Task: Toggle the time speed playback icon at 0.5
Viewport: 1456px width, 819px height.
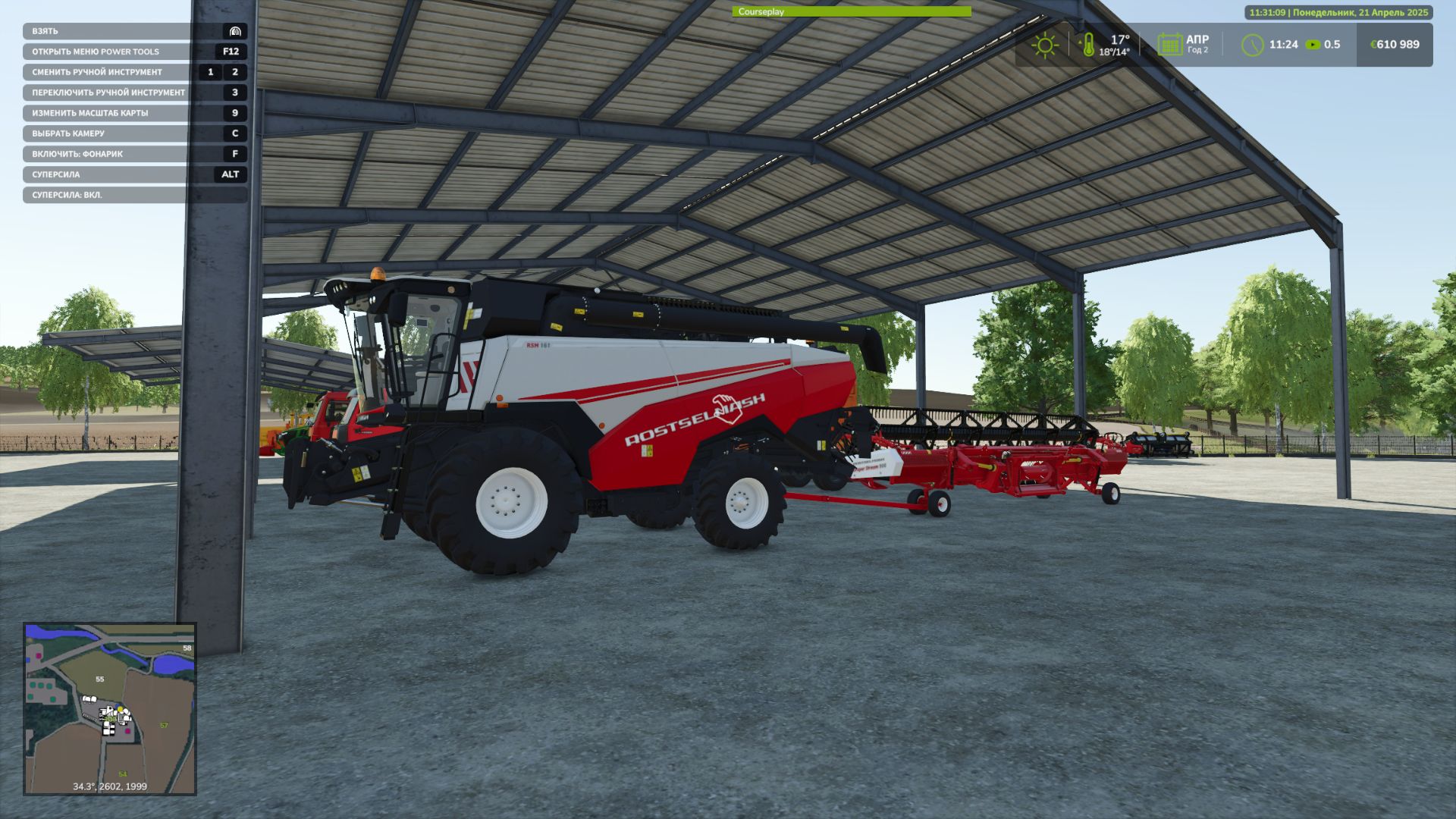Action: pyautogui.click(x=1314, y=45)
